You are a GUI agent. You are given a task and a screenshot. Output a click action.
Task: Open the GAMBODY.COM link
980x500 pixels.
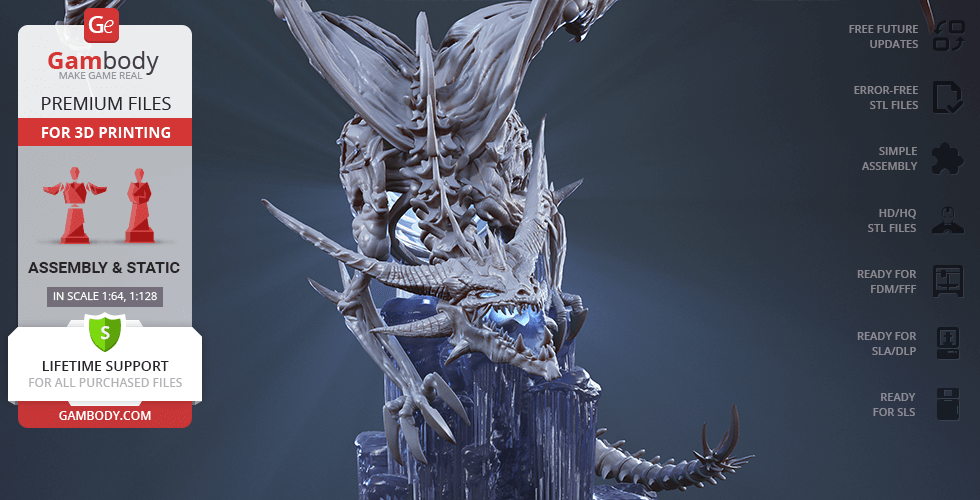click(x=105, y=415)
